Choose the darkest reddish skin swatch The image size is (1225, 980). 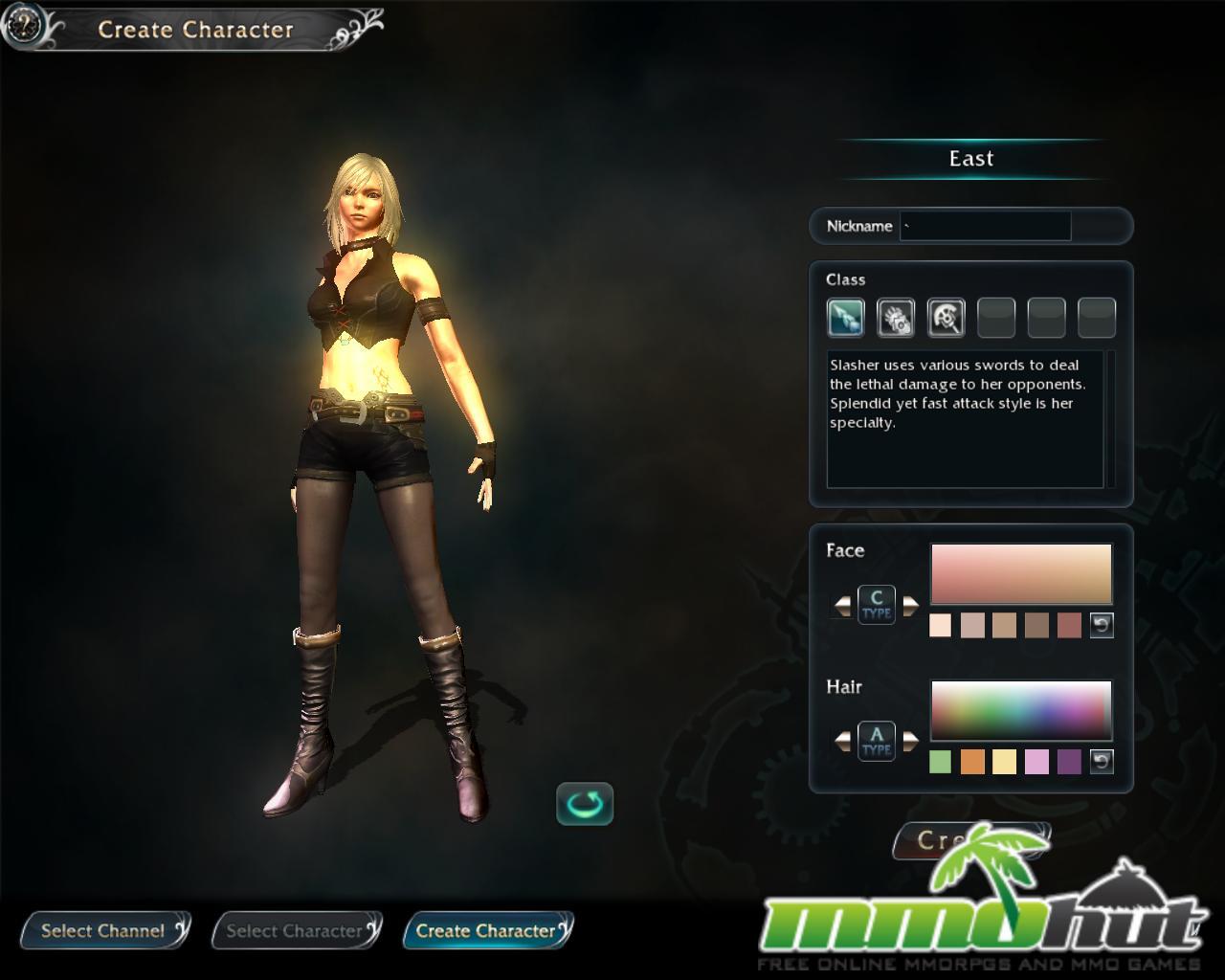coord(1069,625)
